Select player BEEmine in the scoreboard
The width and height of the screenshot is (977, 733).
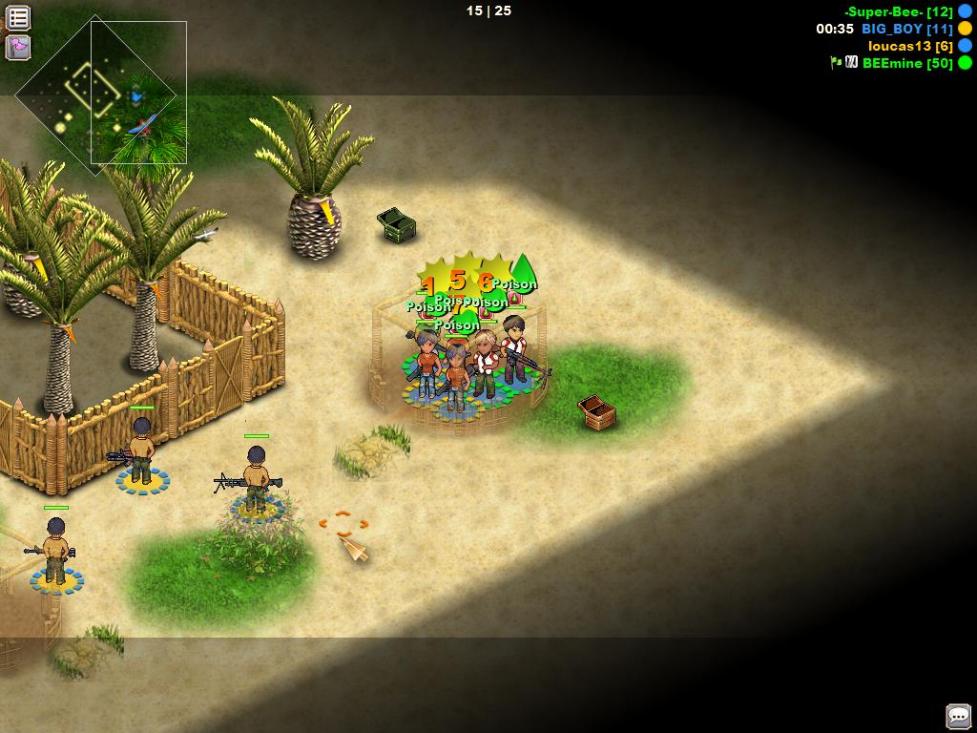[x=906, y=63]
